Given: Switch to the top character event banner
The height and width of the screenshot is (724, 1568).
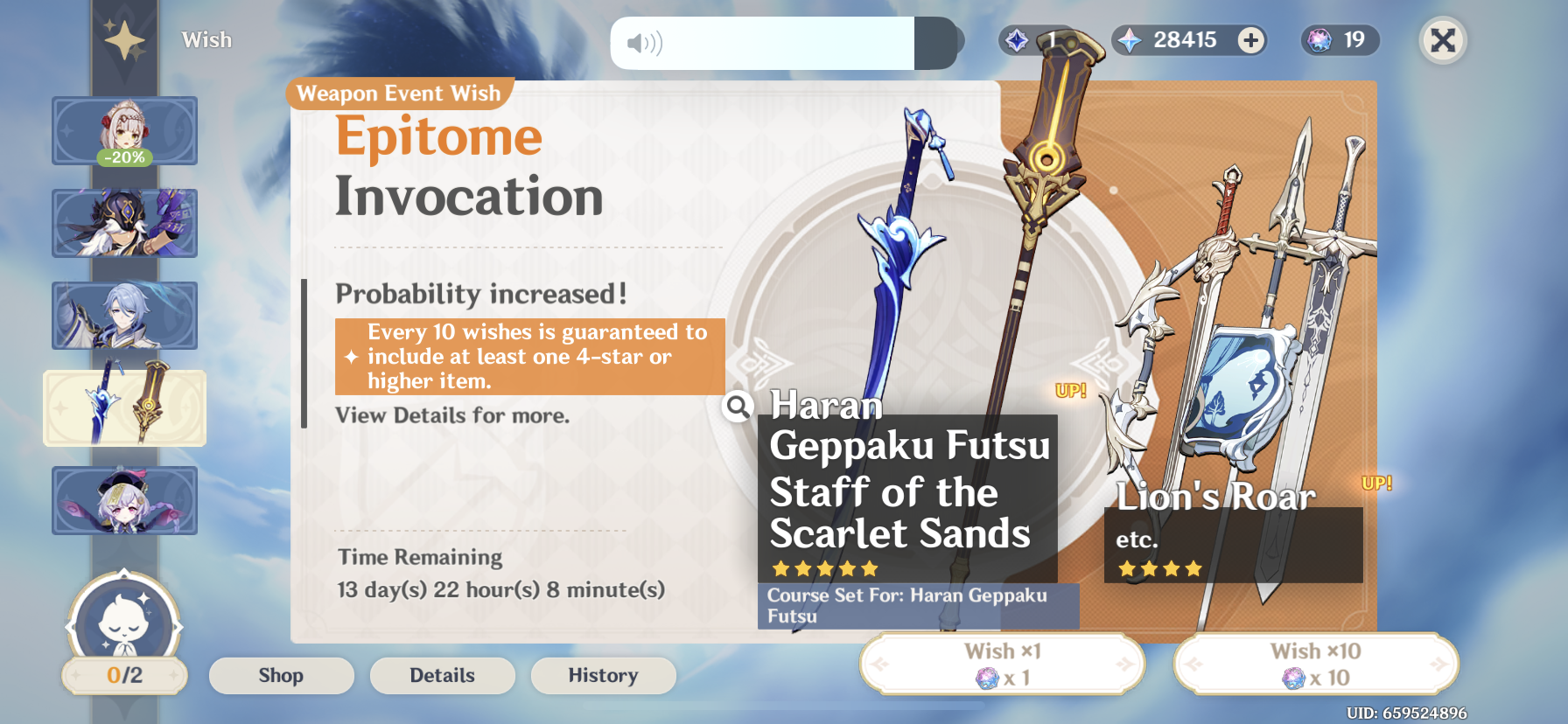Looking at the screenshot, I should click(x=124, y=131).
